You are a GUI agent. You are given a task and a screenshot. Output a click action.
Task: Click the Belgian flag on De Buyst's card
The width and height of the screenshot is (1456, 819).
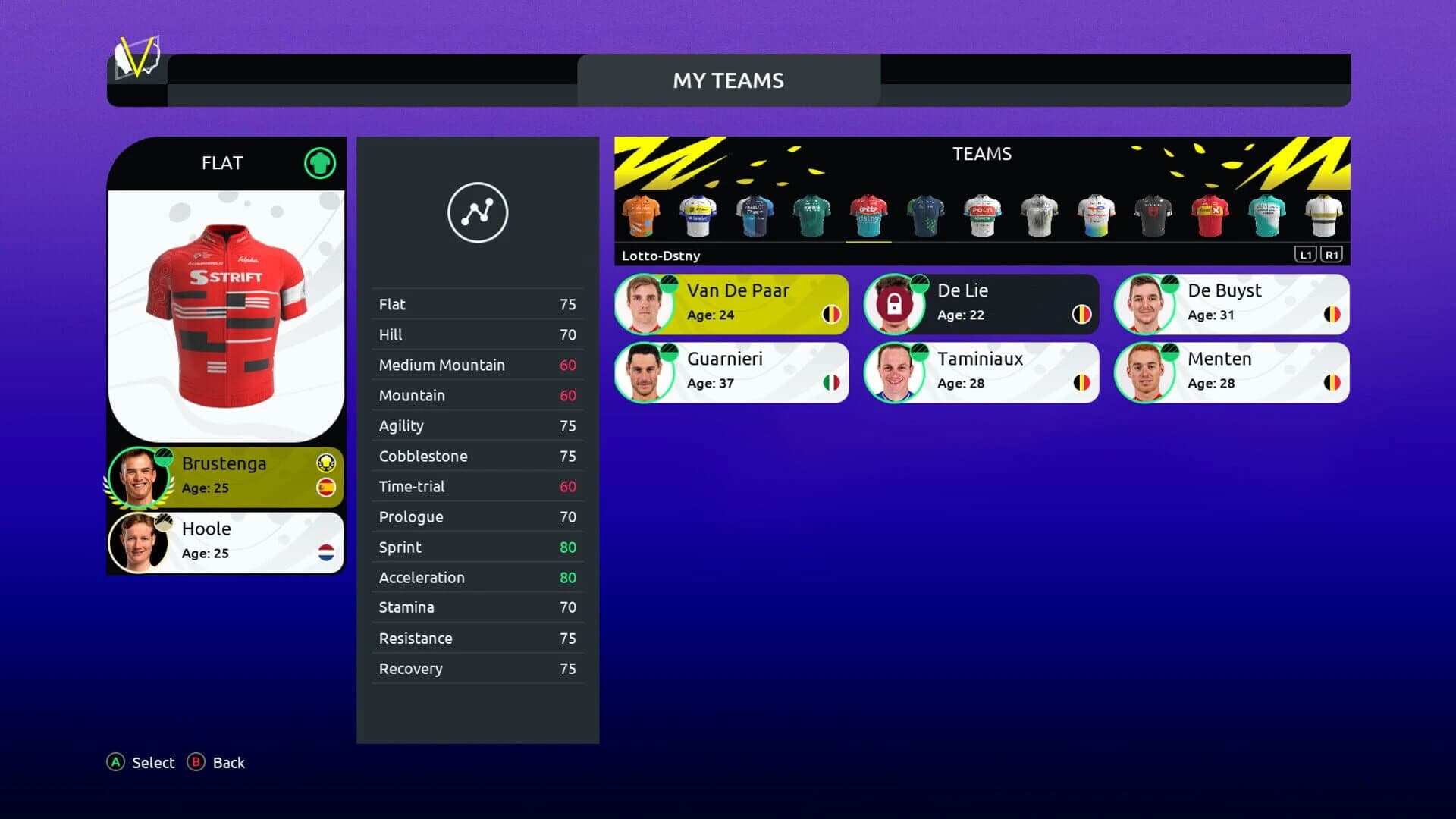tap(1332, 315)
